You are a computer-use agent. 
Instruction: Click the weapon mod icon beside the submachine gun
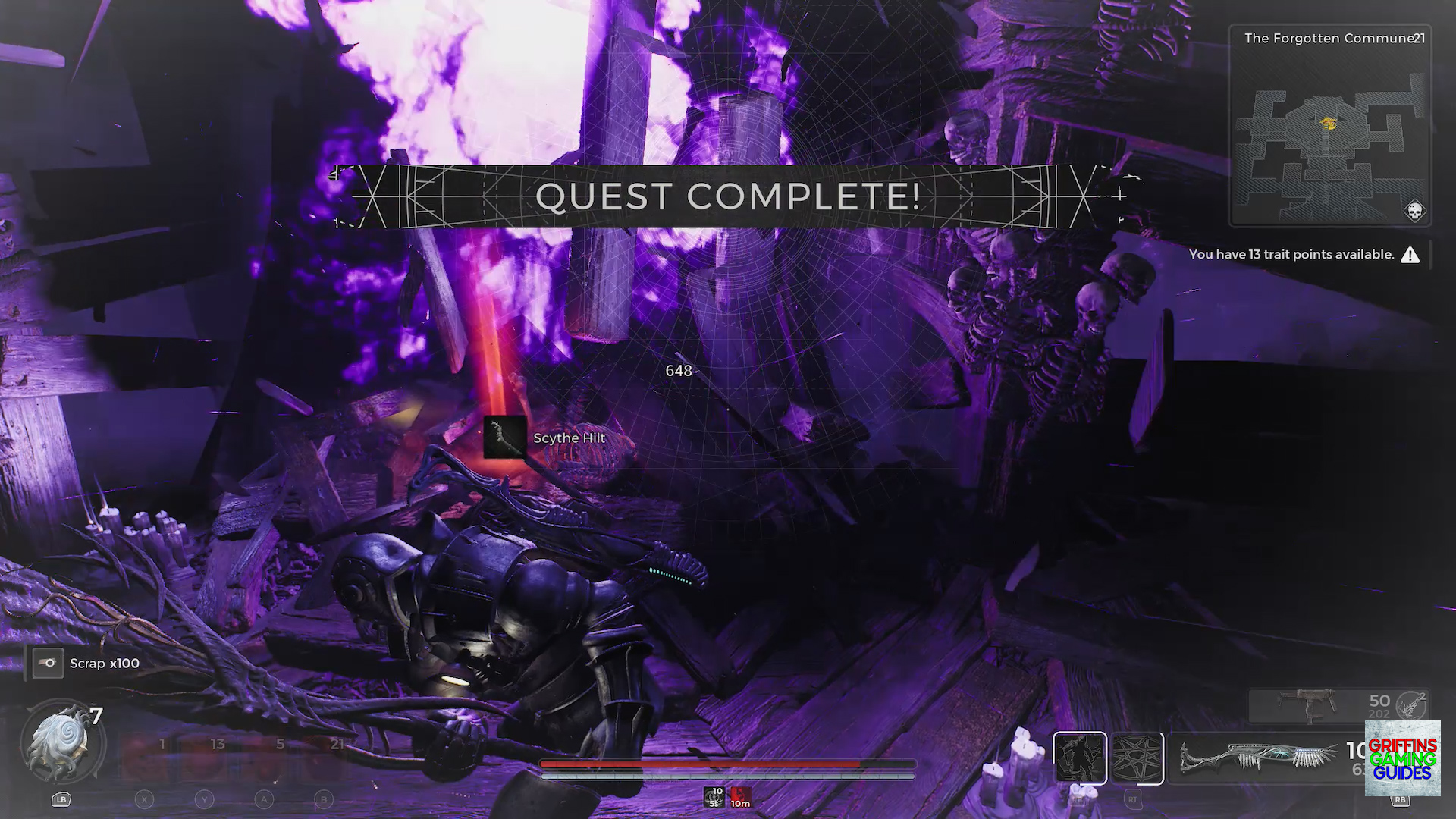coord(1414,705)
